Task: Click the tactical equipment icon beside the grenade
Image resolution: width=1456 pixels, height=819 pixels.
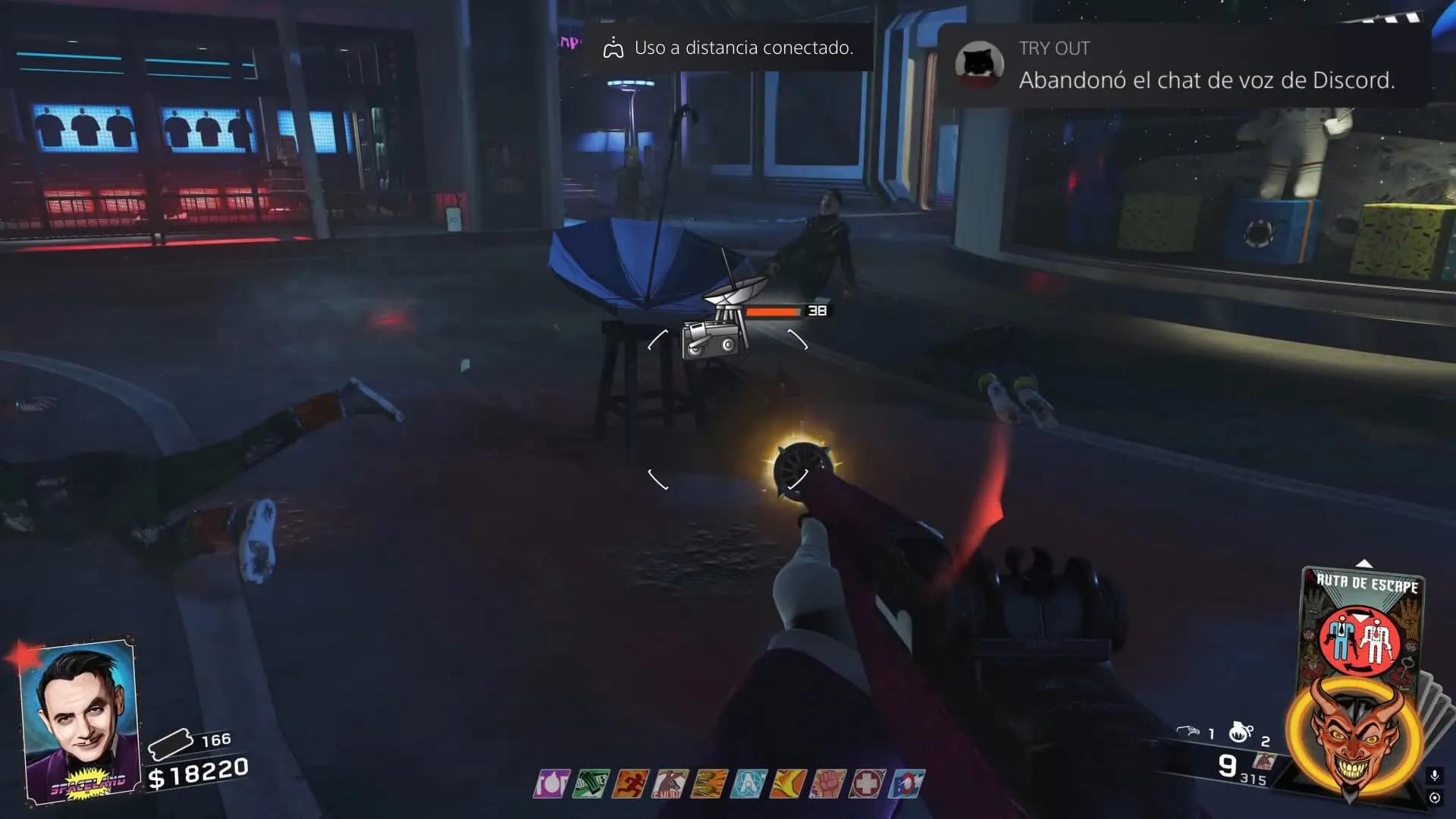Action: pyautogui.click(x=1188, y=731)
